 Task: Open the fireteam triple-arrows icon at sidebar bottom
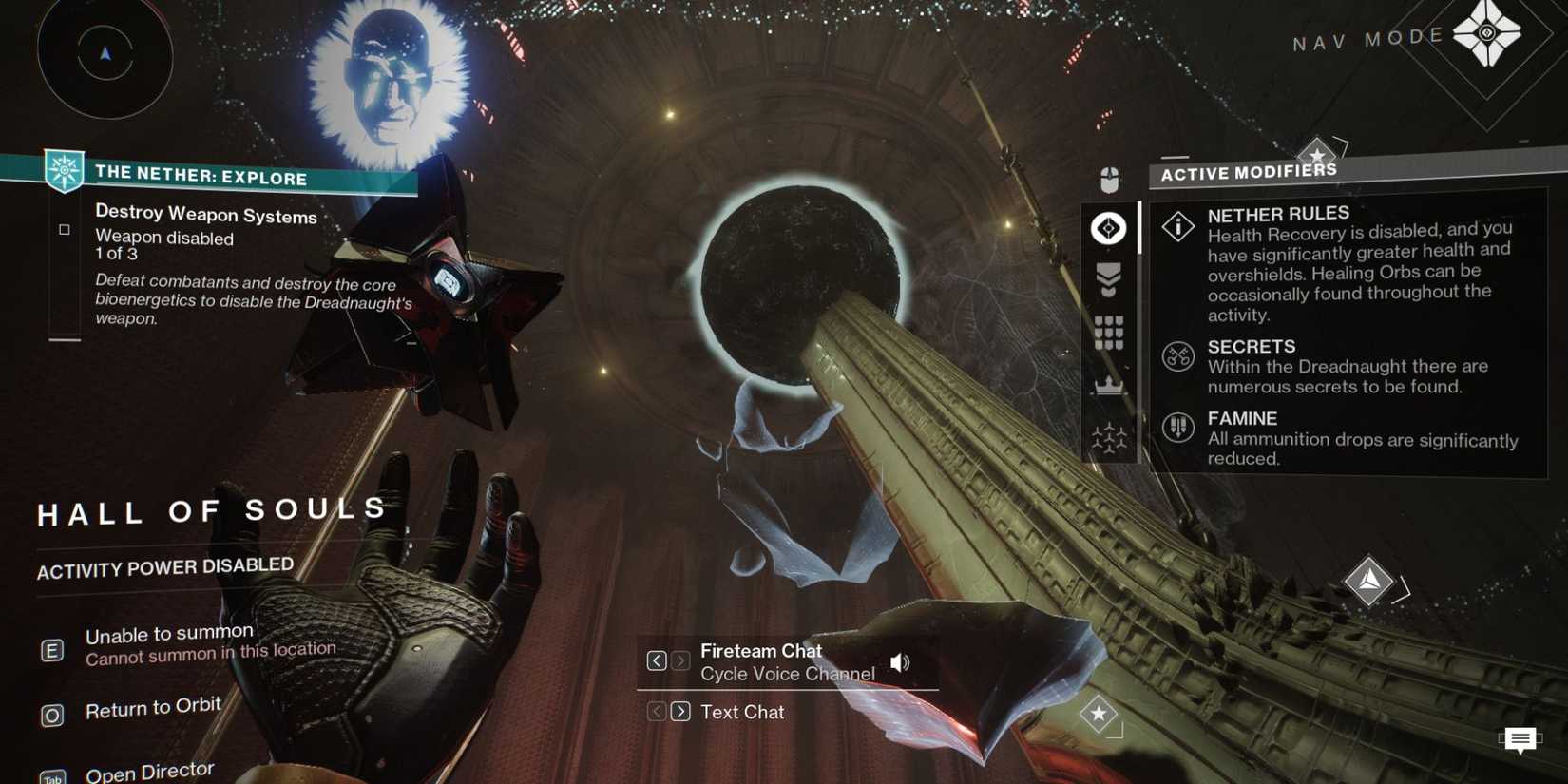pyautogui.click(x=1107, y=438)
